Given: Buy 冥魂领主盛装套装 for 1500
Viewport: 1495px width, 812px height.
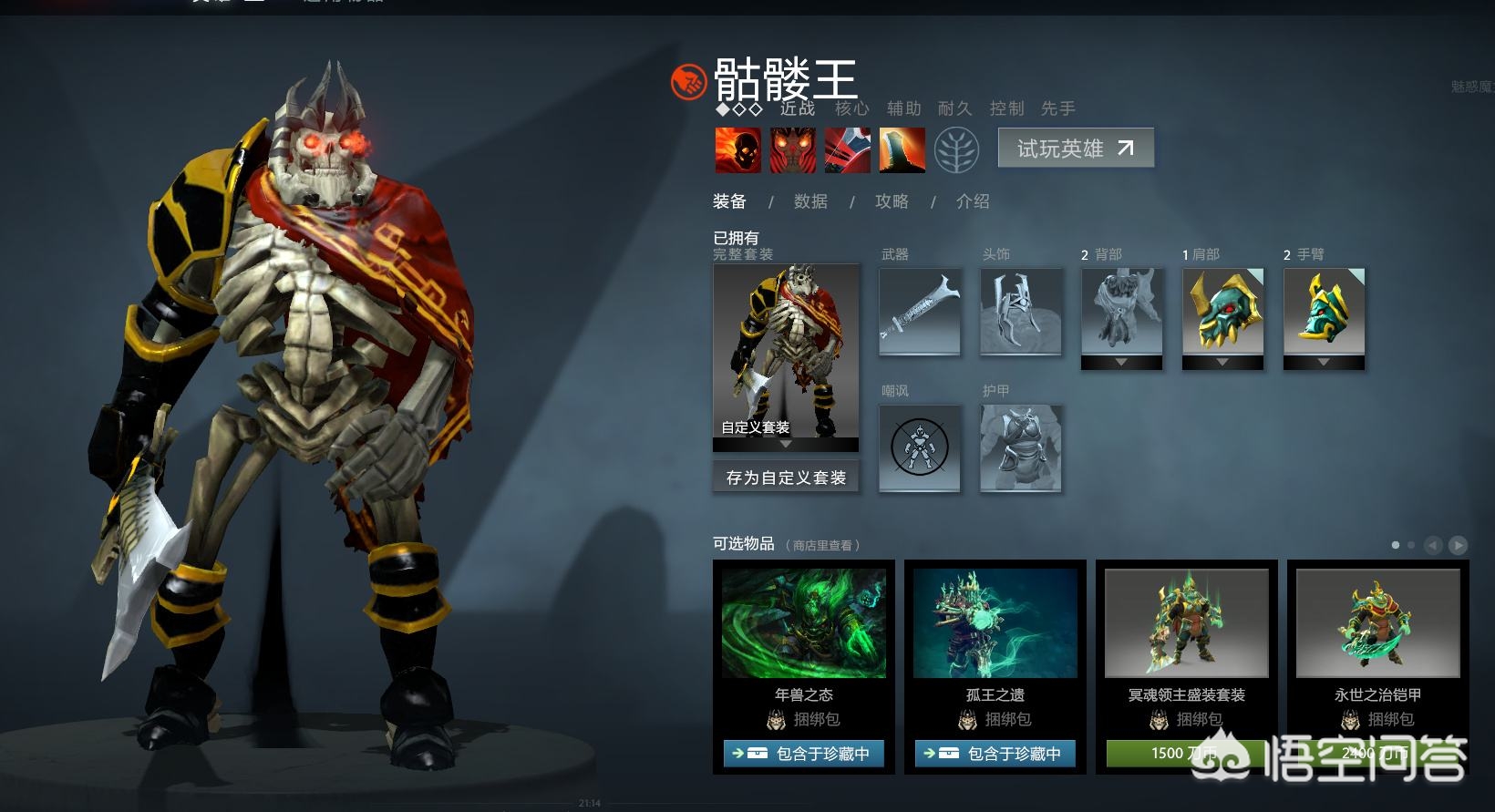Looking at the screenshot, I should point(1185,754).
